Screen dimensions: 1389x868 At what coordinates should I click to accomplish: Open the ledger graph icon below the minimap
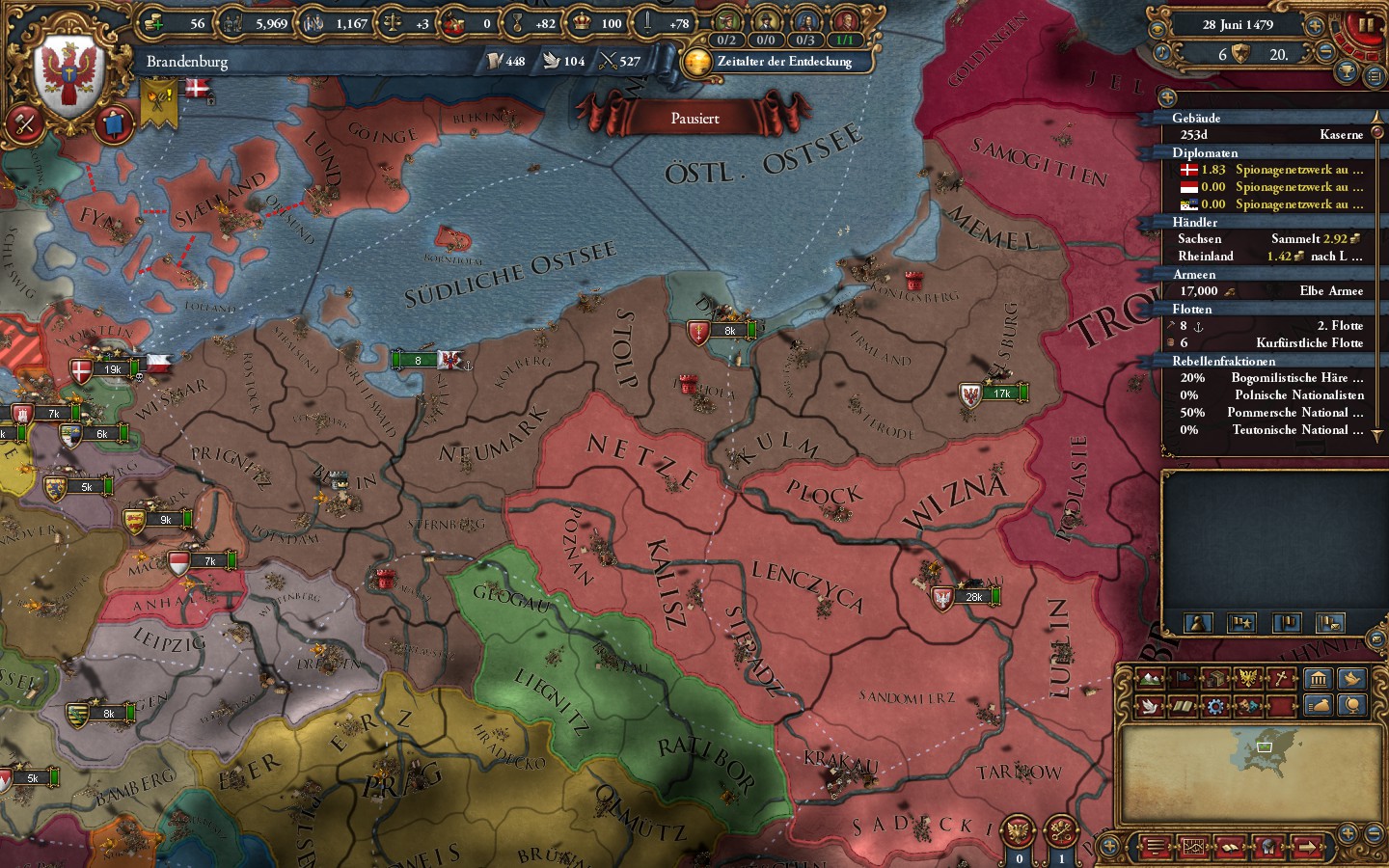click(1194, 847)
